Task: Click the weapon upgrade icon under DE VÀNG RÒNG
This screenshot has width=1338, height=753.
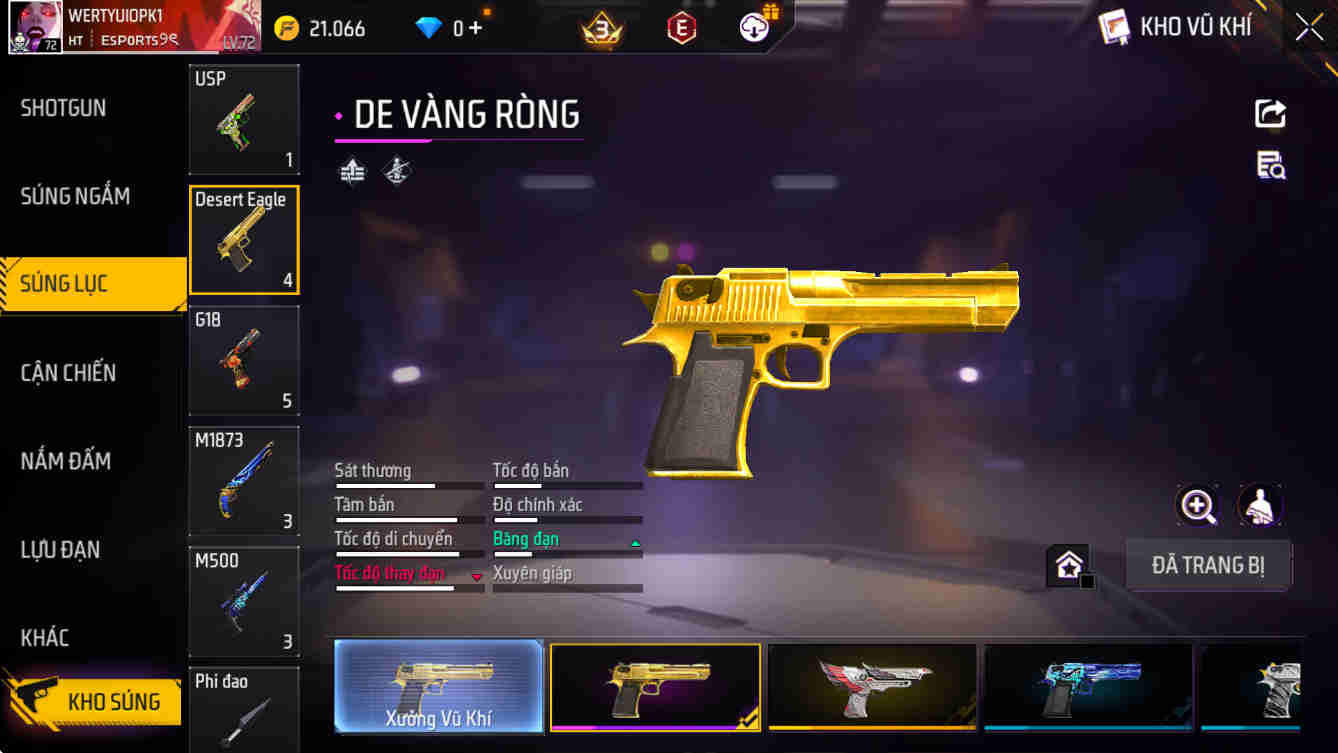Action: [x=352, y=171]
